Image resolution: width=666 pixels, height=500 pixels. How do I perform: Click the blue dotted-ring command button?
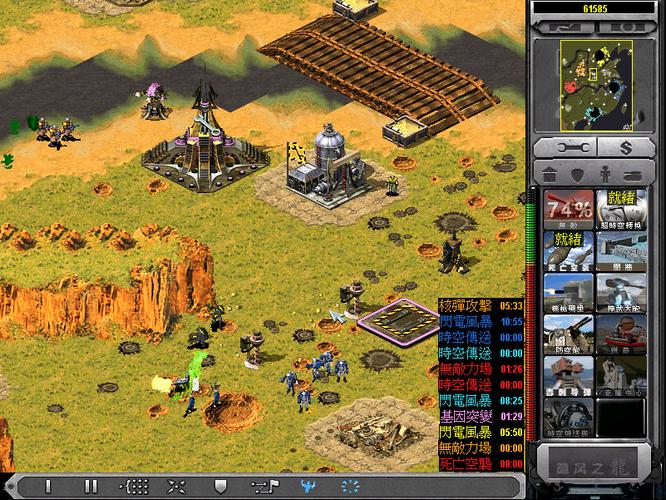click(x=350, y=486)
